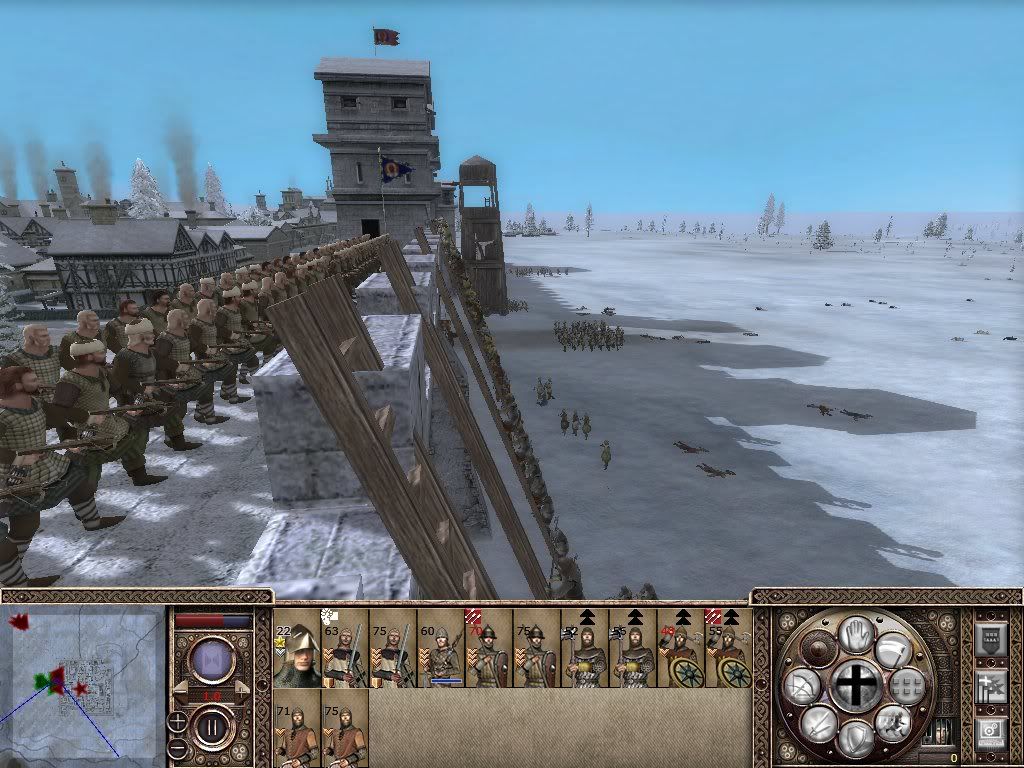
Task: Click the crossed flags reinforcement button
Action: [x=990, y=686]
